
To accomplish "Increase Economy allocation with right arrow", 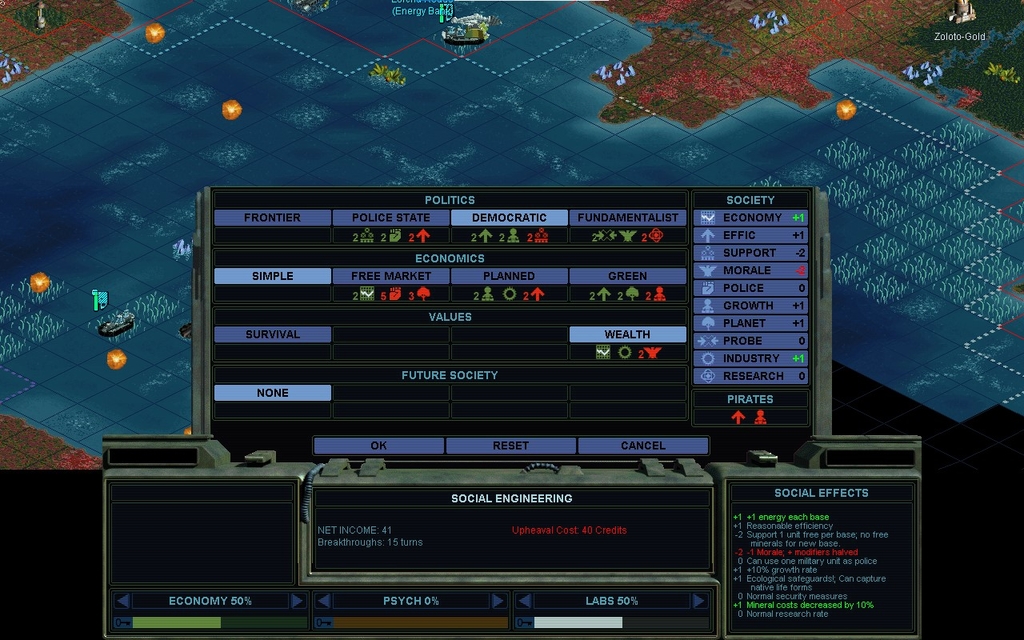I will 297,601.
